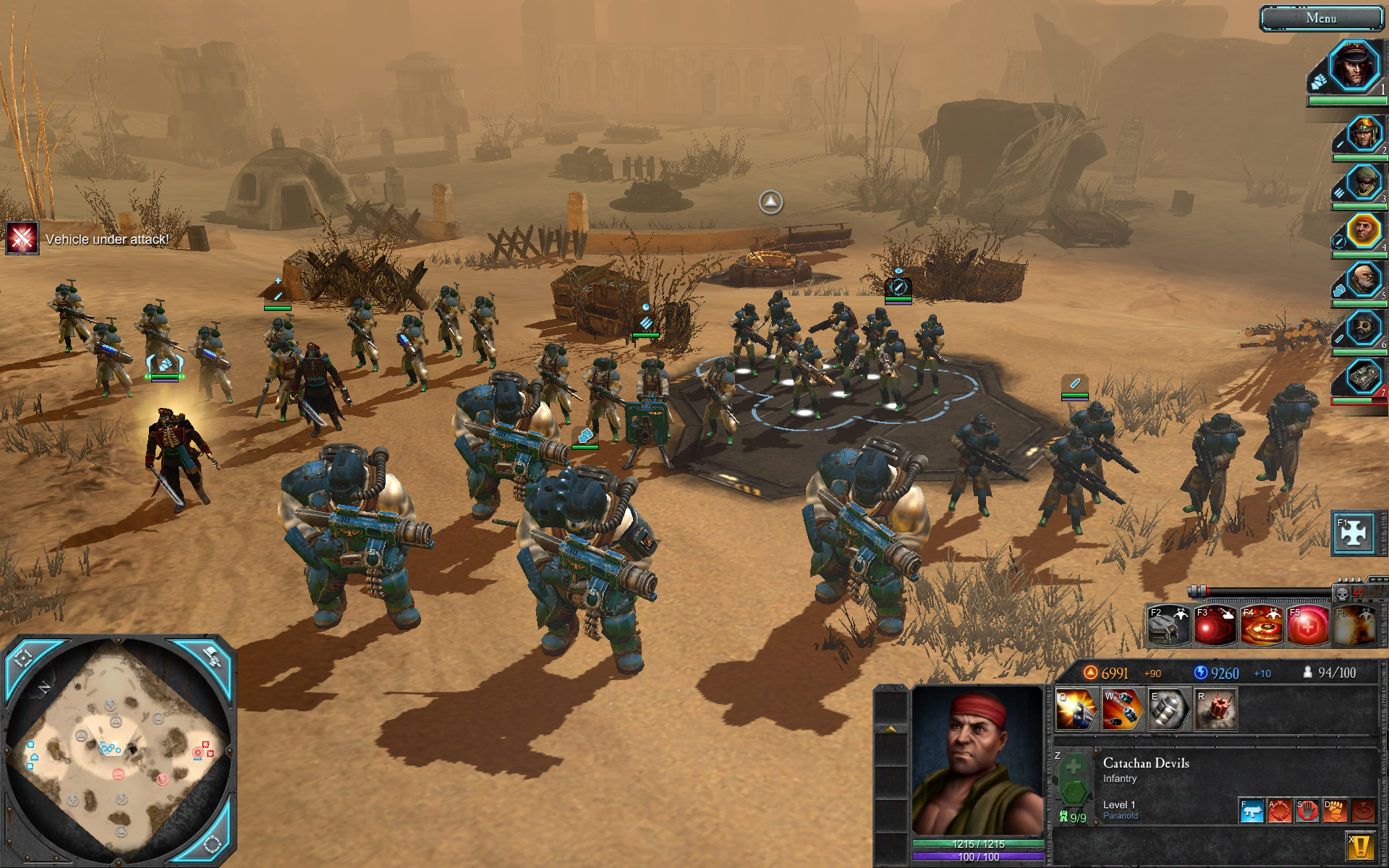The width and height of the screenshot is (1389, 868).
Task: Click the Vehicle under attack alert icon
Action: pyautogui.click(x=22, y=238)
